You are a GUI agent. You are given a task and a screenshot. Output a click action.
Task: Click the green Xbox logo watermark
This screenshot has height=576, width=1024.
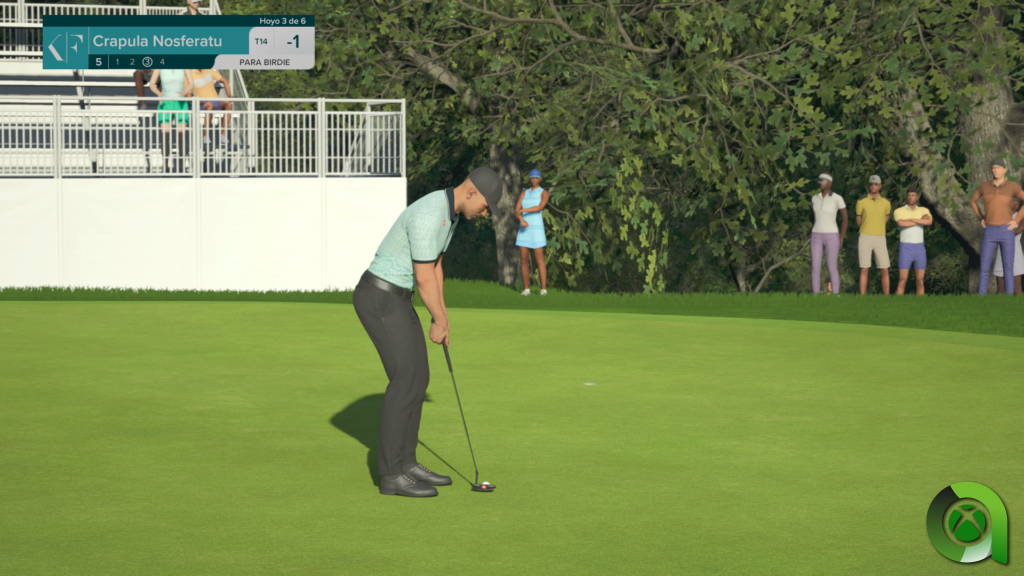coord(966,523)
